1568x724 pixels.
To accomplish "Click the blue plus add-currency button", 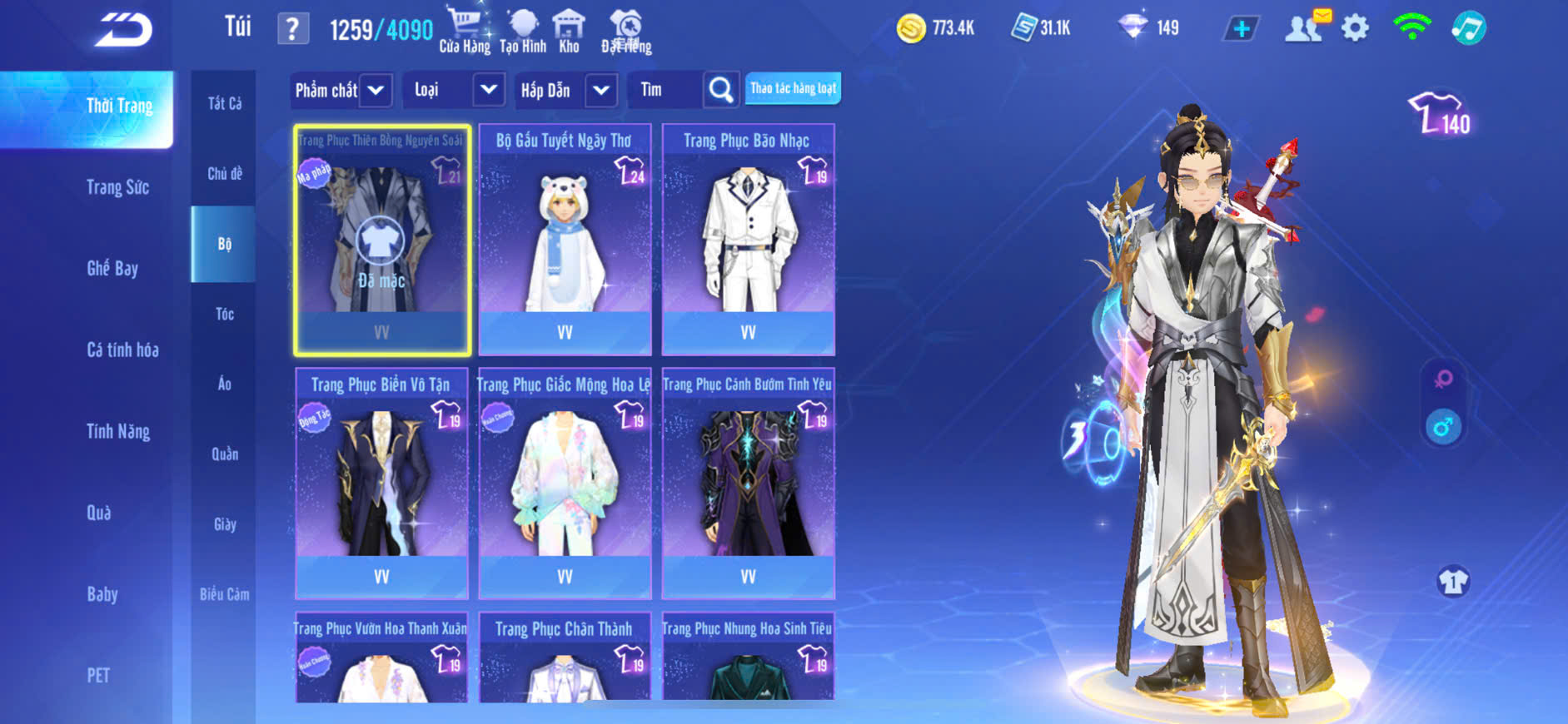I will 1241,28.
